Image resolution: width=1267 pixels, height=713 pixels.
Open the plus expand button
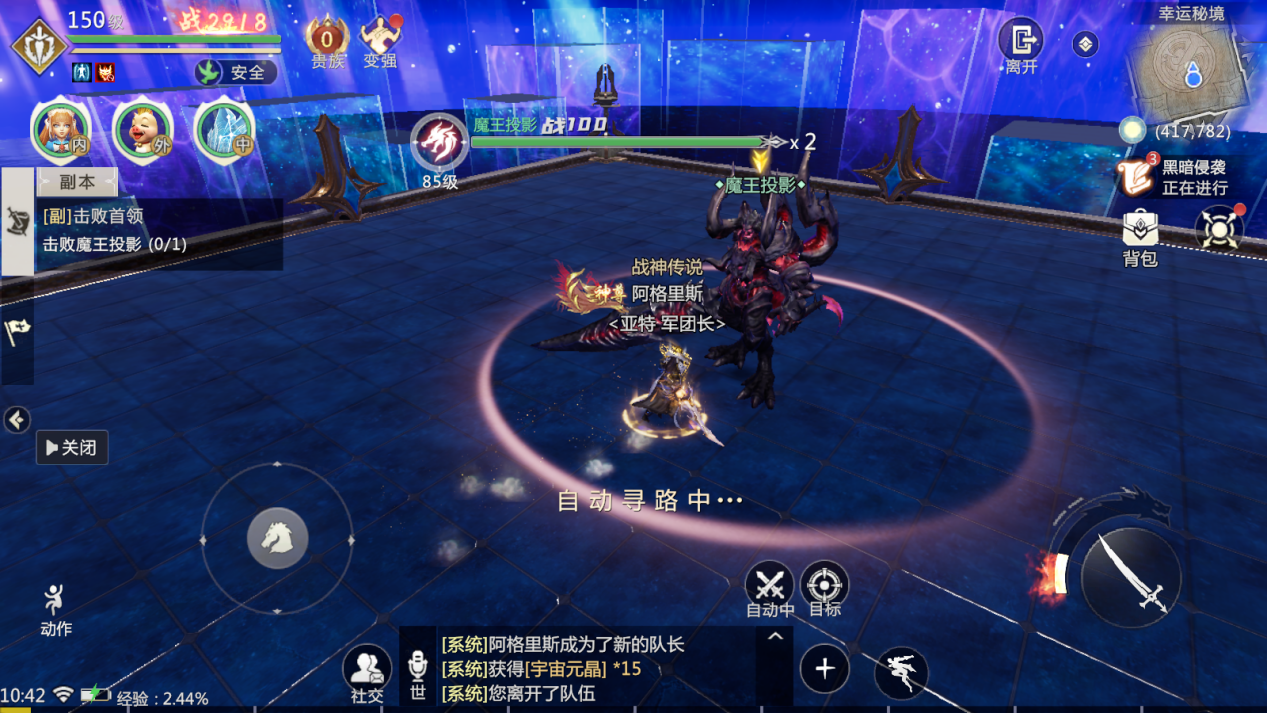pyautogui.click(x=825, y=669)
